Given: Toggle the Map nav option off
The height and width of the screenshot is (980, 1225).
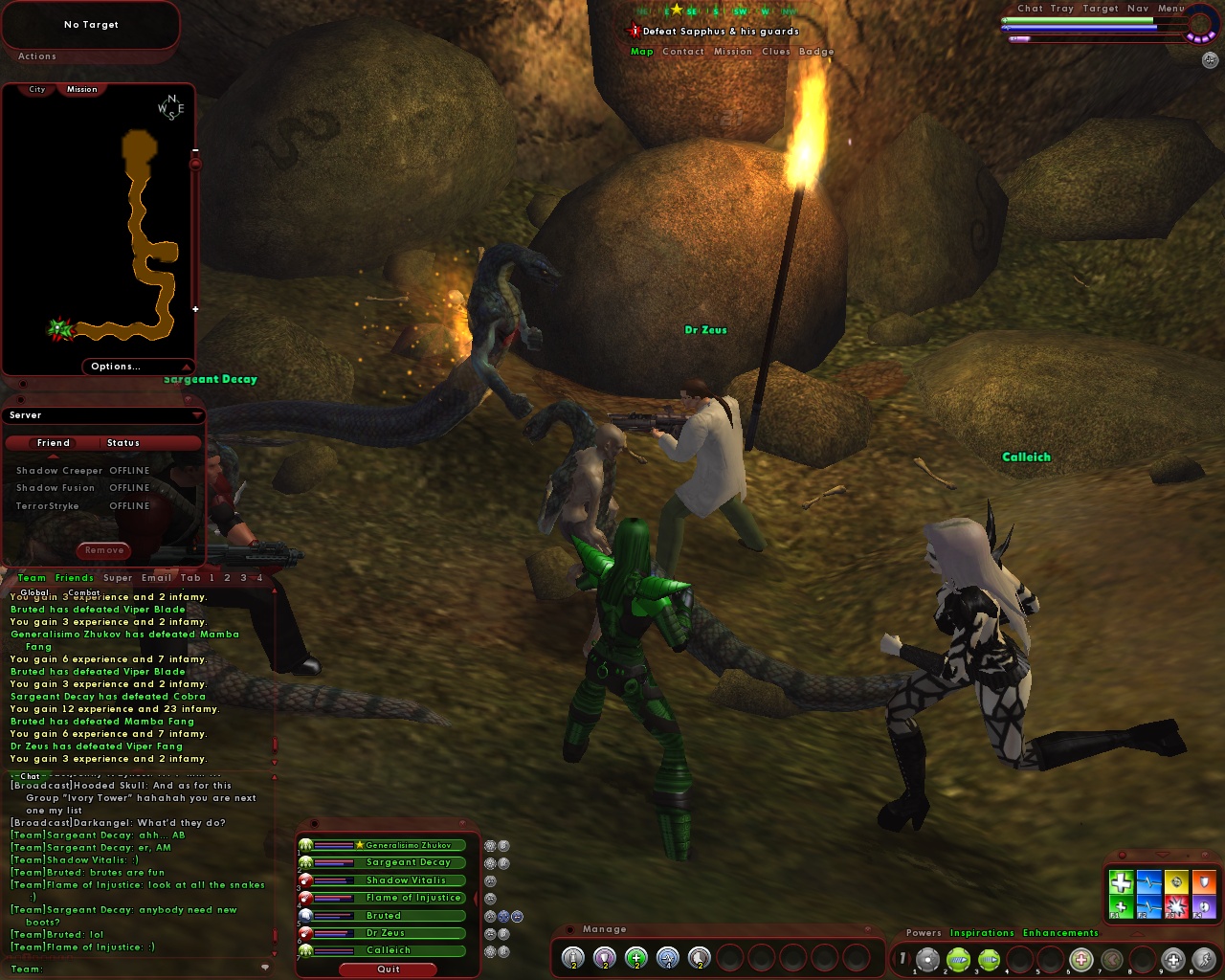Looking at the screenshot, I should (x=642, y=52).
